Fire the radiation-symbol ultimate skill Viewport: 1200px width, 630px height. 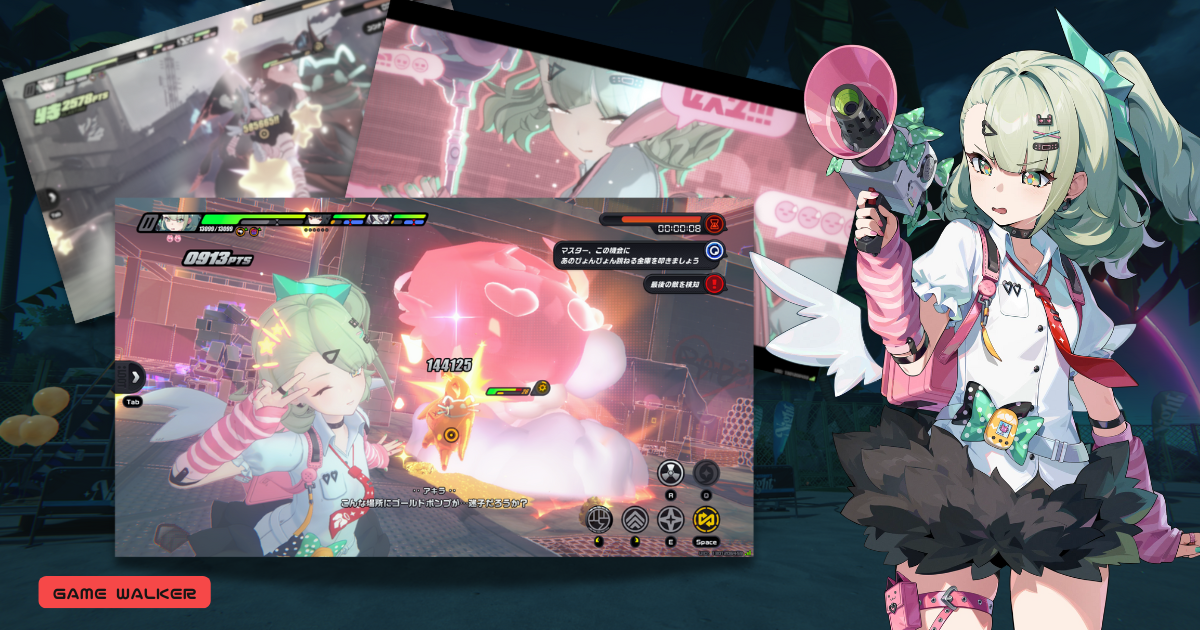point(670,473)
